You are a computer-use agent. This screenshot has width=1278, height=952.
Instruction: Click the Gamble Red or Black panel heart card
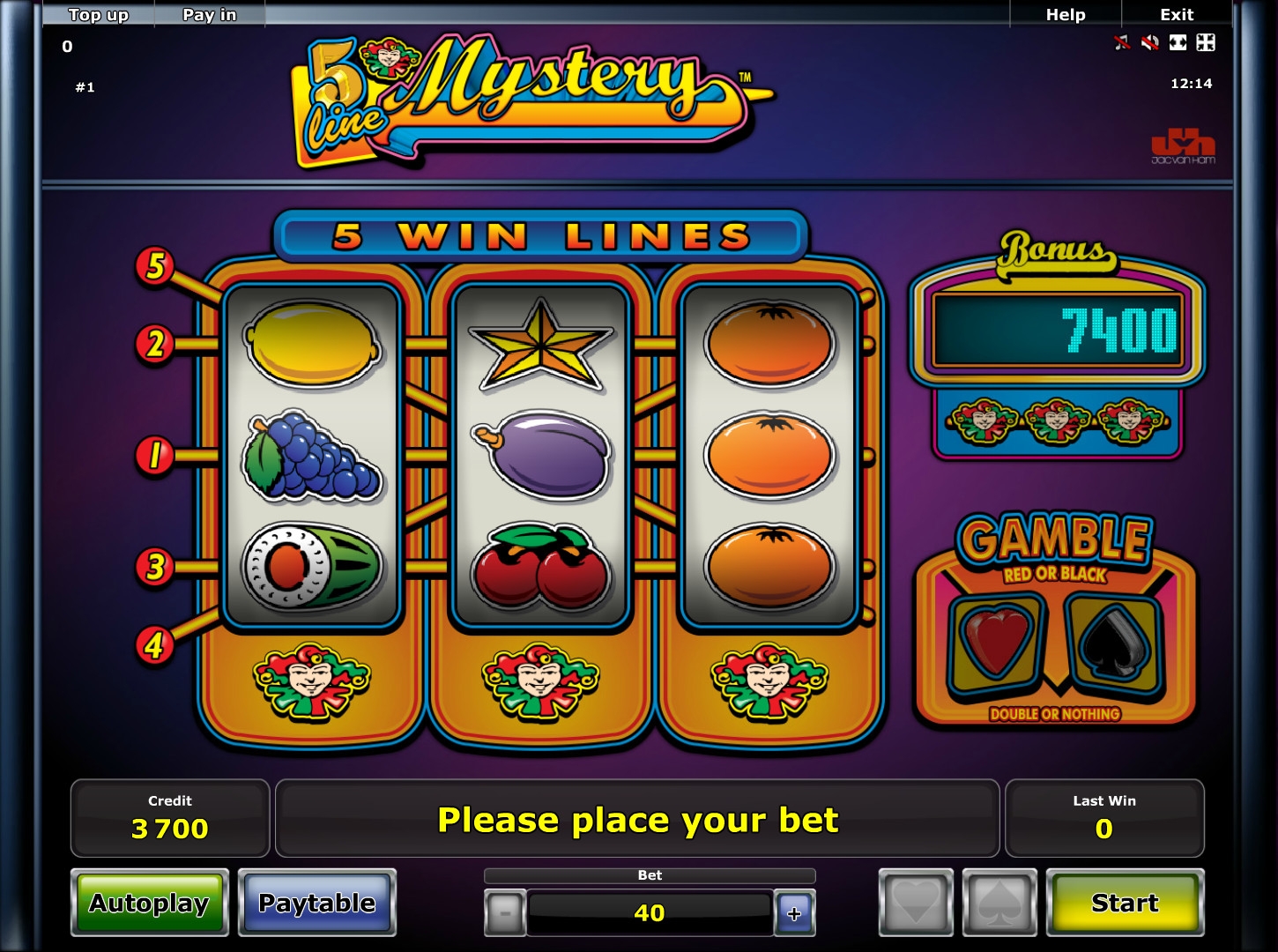point(998,643)
